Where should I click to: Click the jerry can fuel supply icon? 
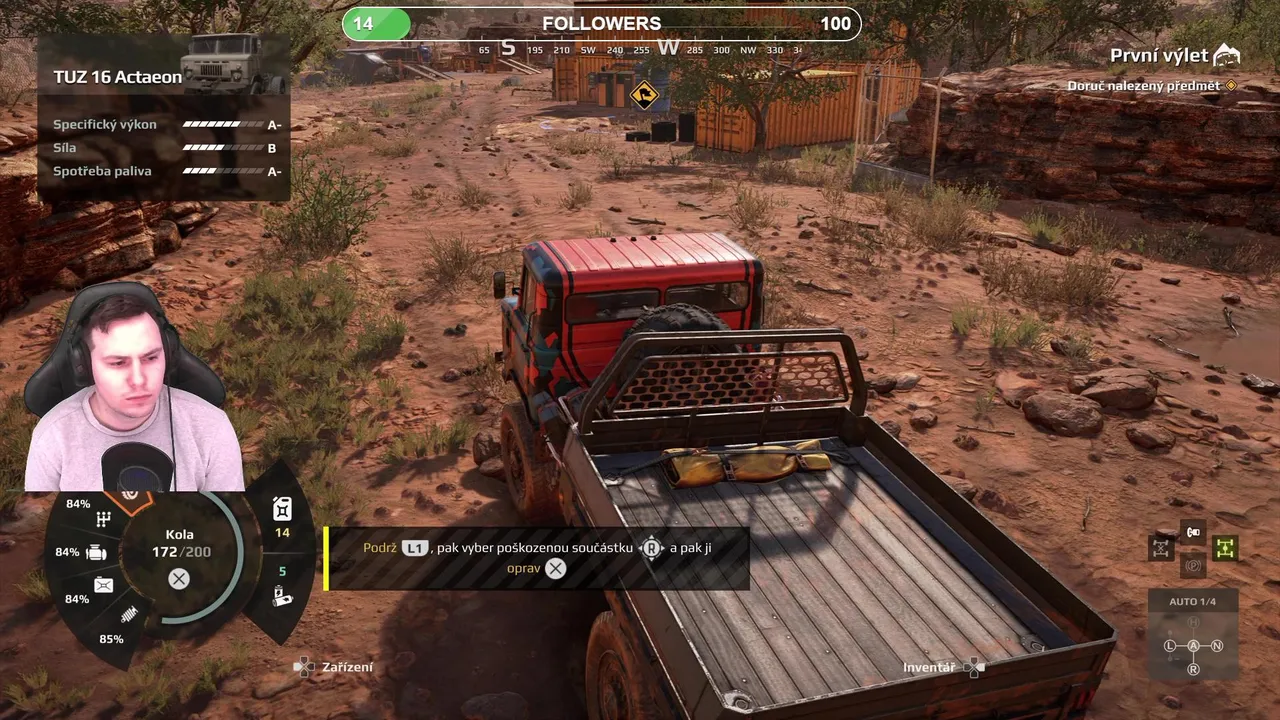pos(282,509)
